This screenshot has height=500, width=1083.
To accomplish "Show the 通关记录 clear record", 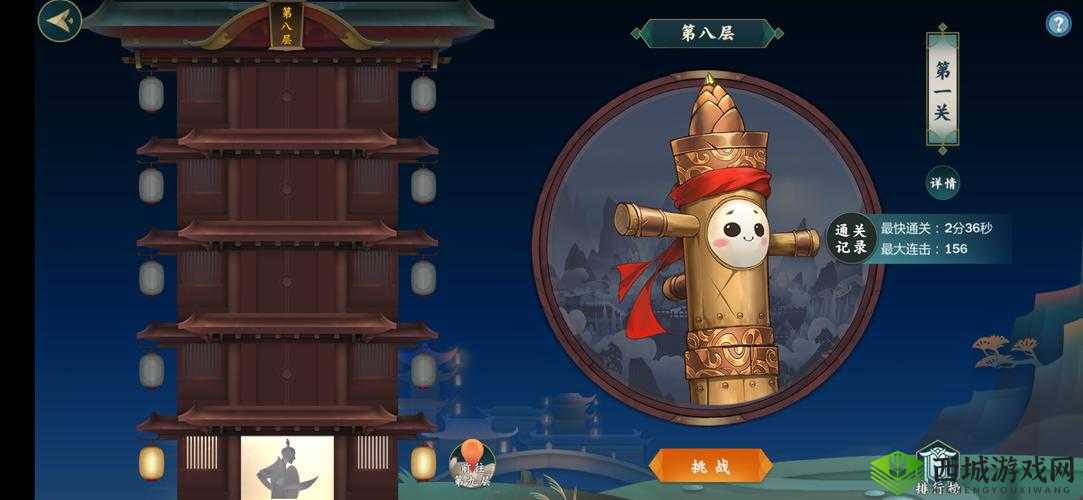I will (850, 239).
